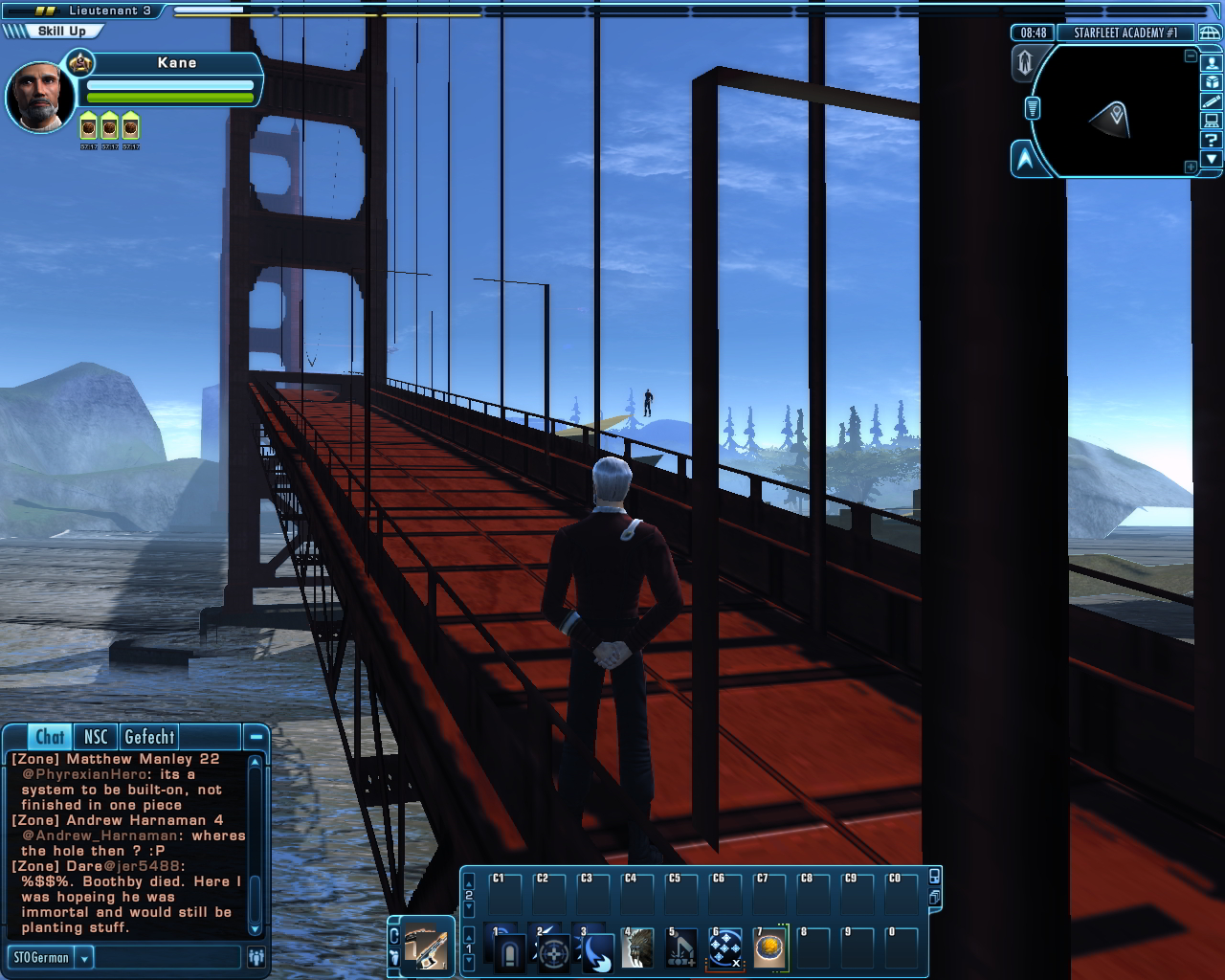Click Kane's character portrait
Screen dimensions: 1225x980
click(x=39, y=97)
